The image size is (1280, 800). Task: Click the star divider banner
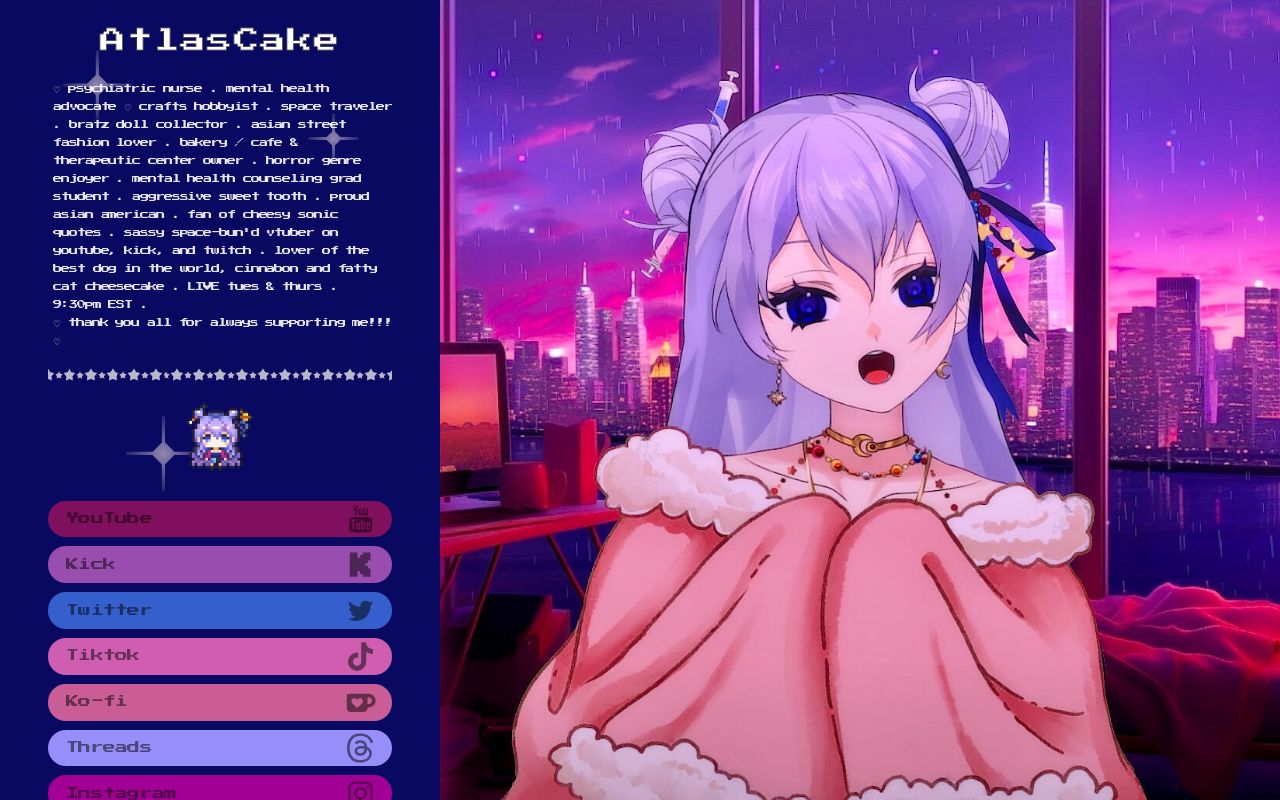219,376
